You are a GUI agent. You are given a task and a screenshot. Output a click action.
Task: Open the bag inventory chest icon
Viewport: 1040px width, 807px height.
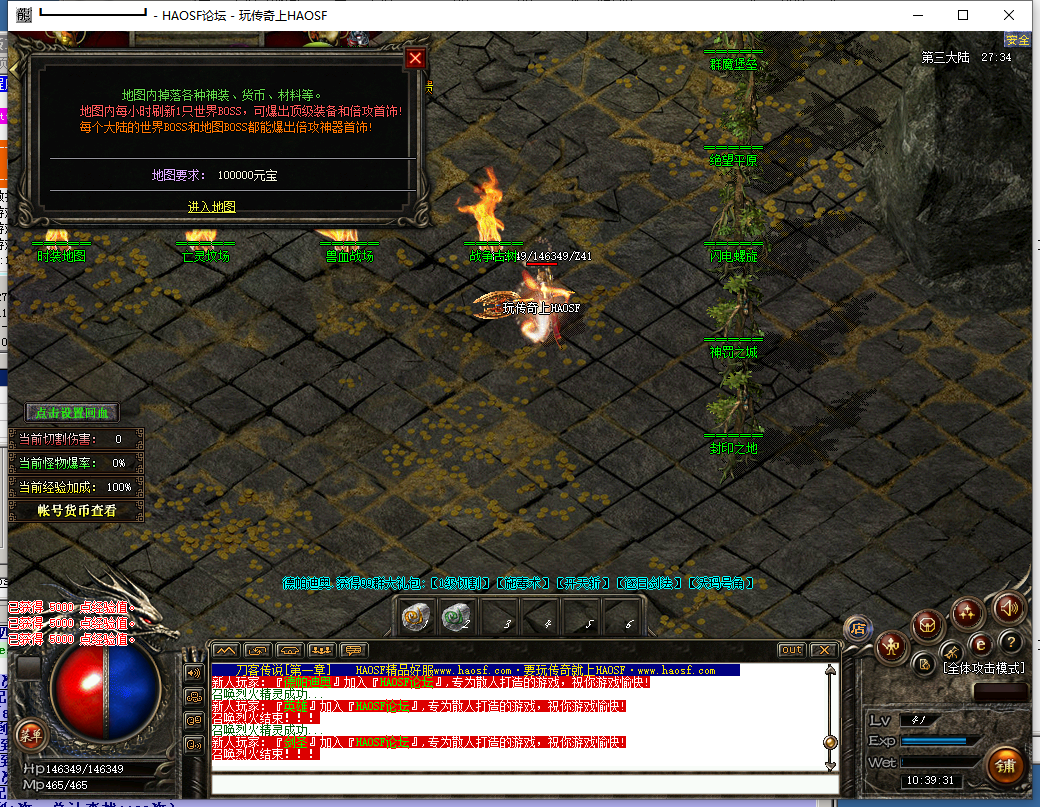(x=927, y=627)
